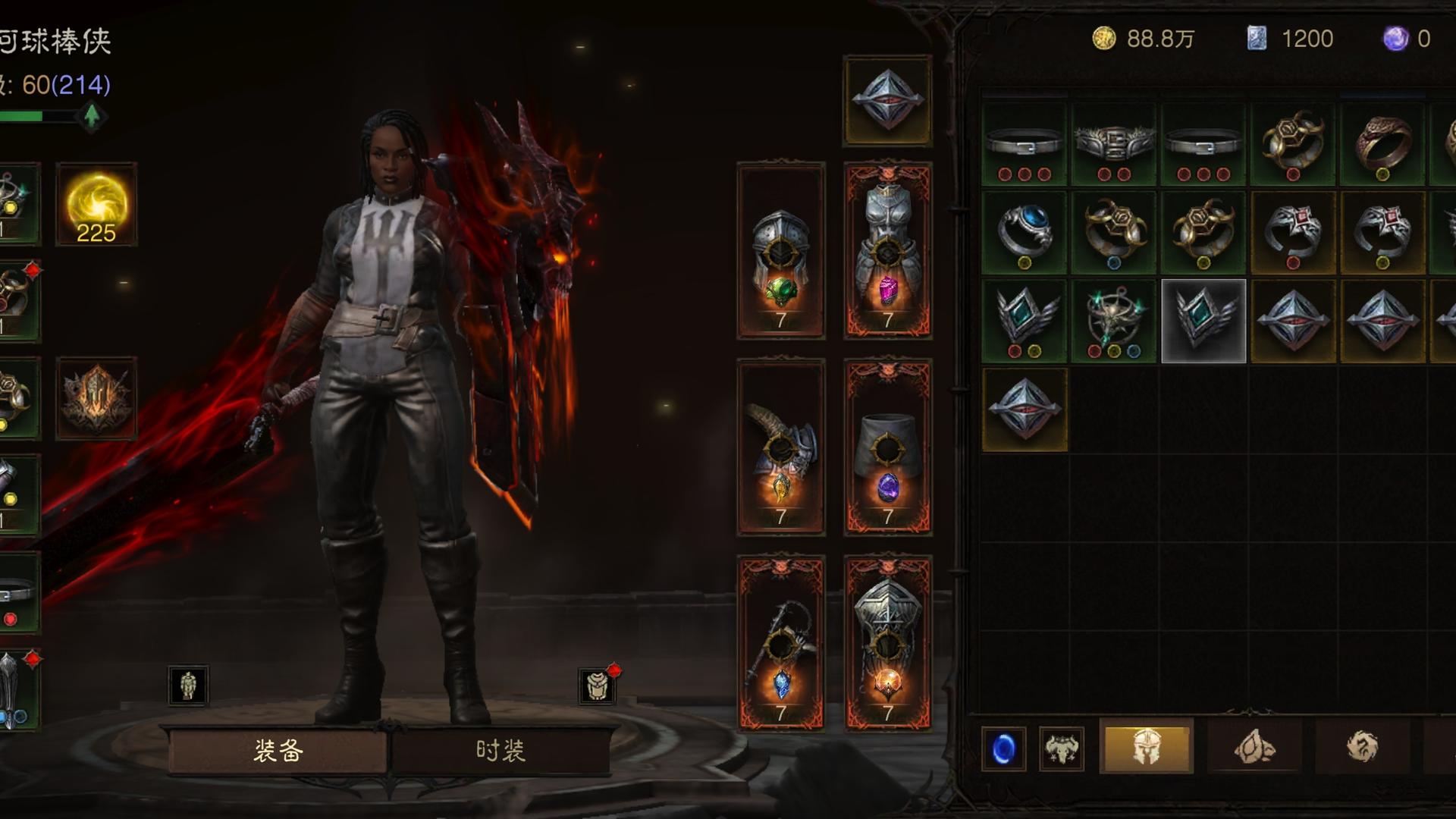
Task: Select the equipped leg armor slot
Action: [x=887, y=447]
